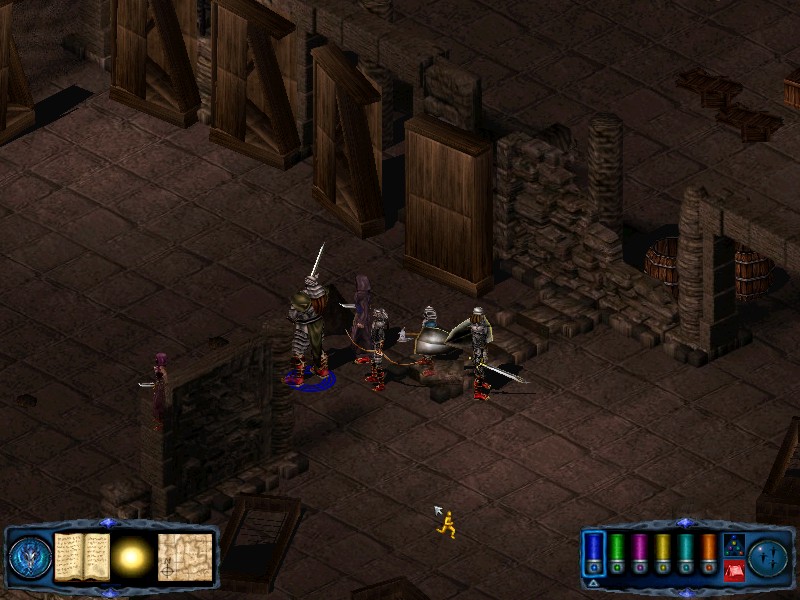Open the parchment area map
800x600 pixels.
pyautogui.click(x=185, y=556)
